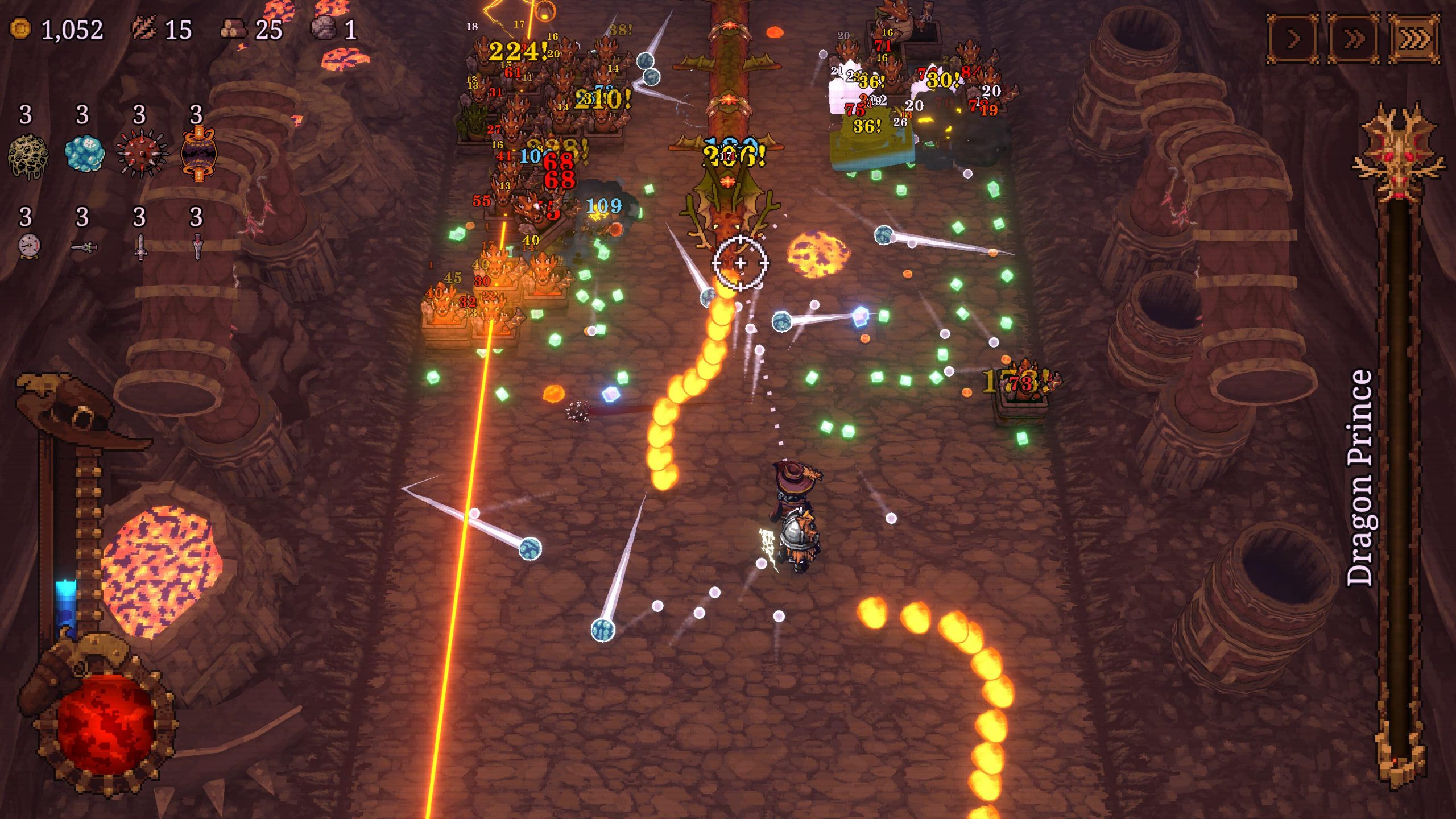Click the horizontal dagger passive icon
1456x819 pixels.
coord(84,247)
